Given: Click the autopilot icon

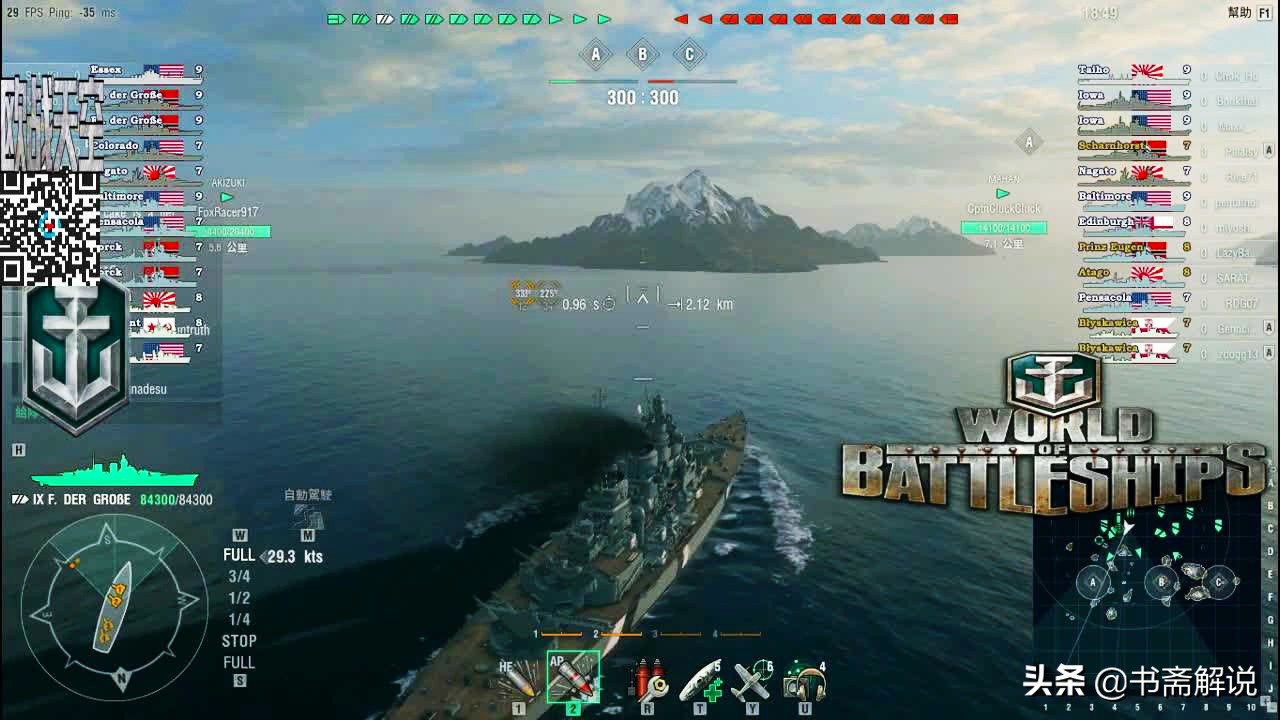Looking at the screenshot, I should 307,516.
